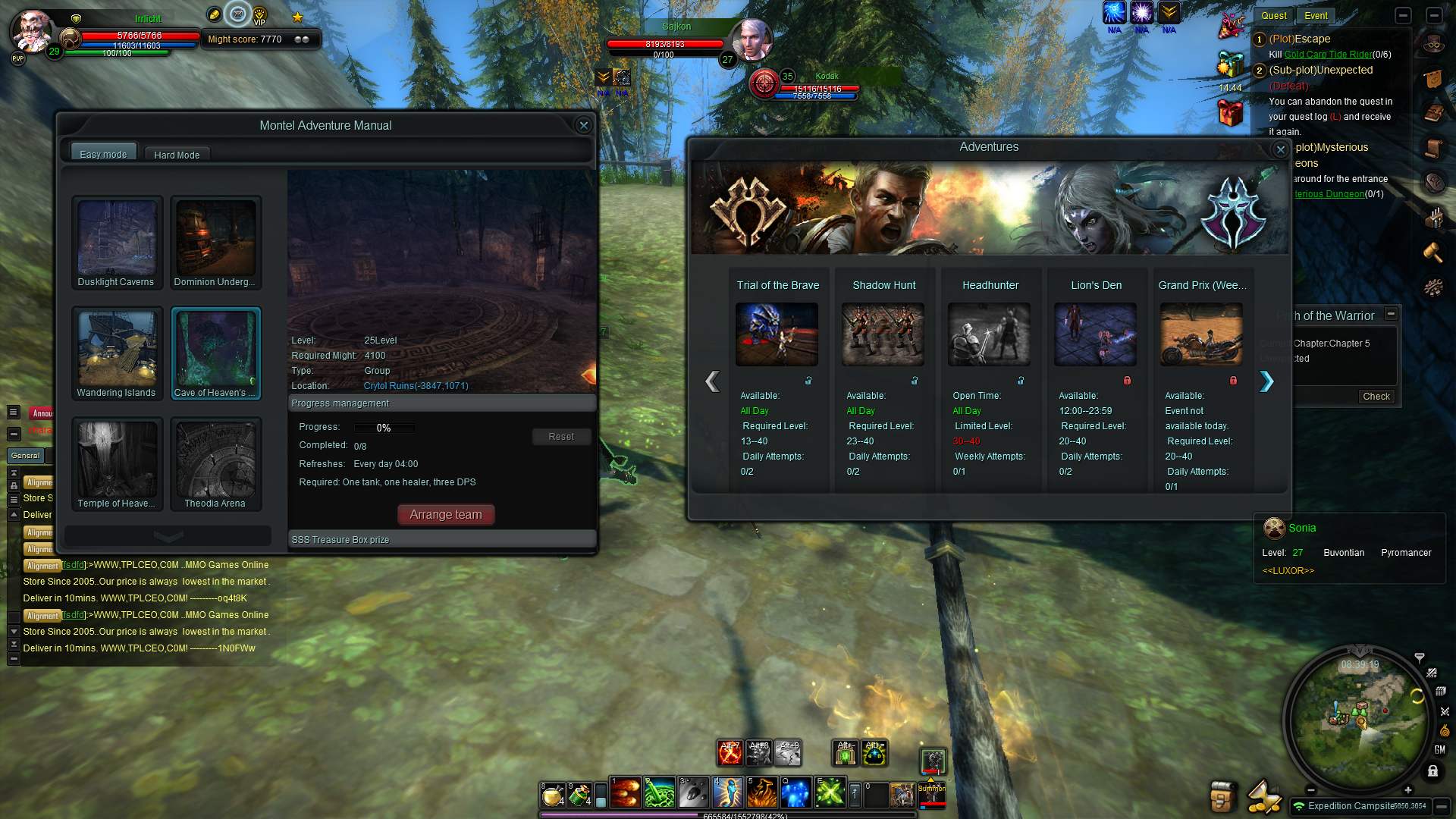Open the Crytol Ruins location link

pyautogui.click(x=416, y=386)
